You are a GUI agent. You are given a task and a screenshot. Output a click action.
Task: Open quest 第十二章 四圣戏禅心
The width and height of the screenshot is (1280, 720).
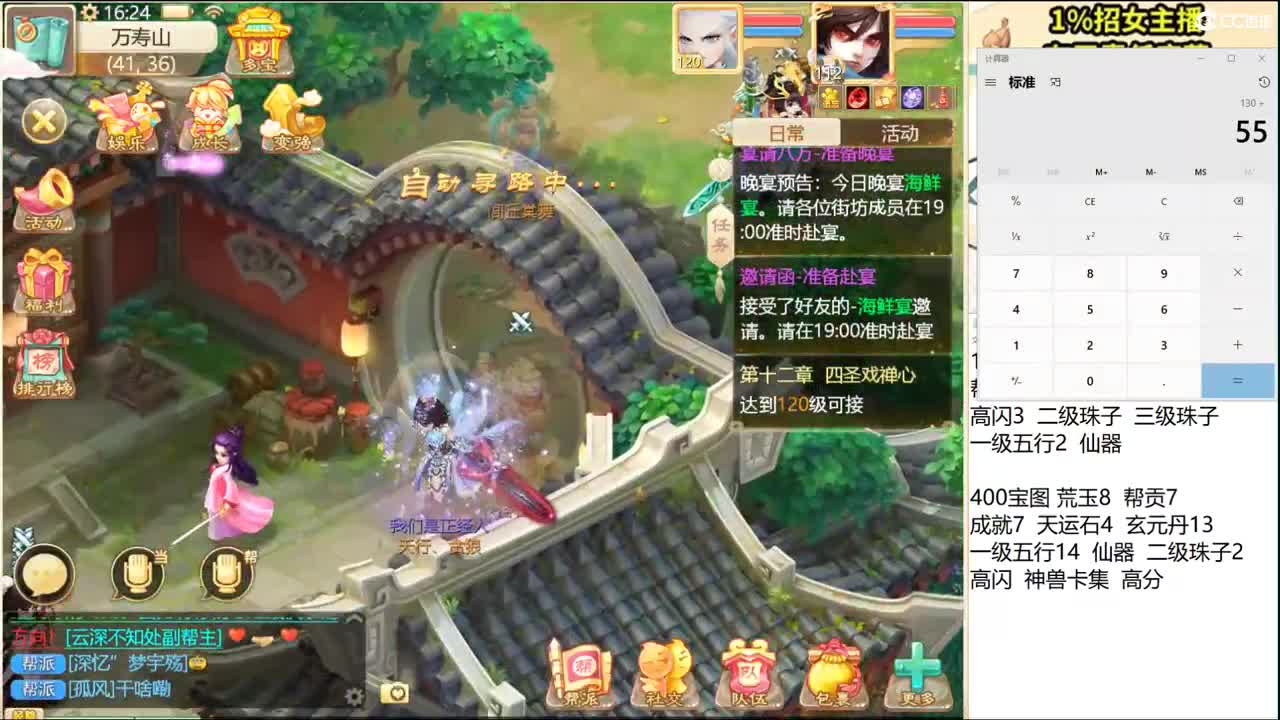840,384
